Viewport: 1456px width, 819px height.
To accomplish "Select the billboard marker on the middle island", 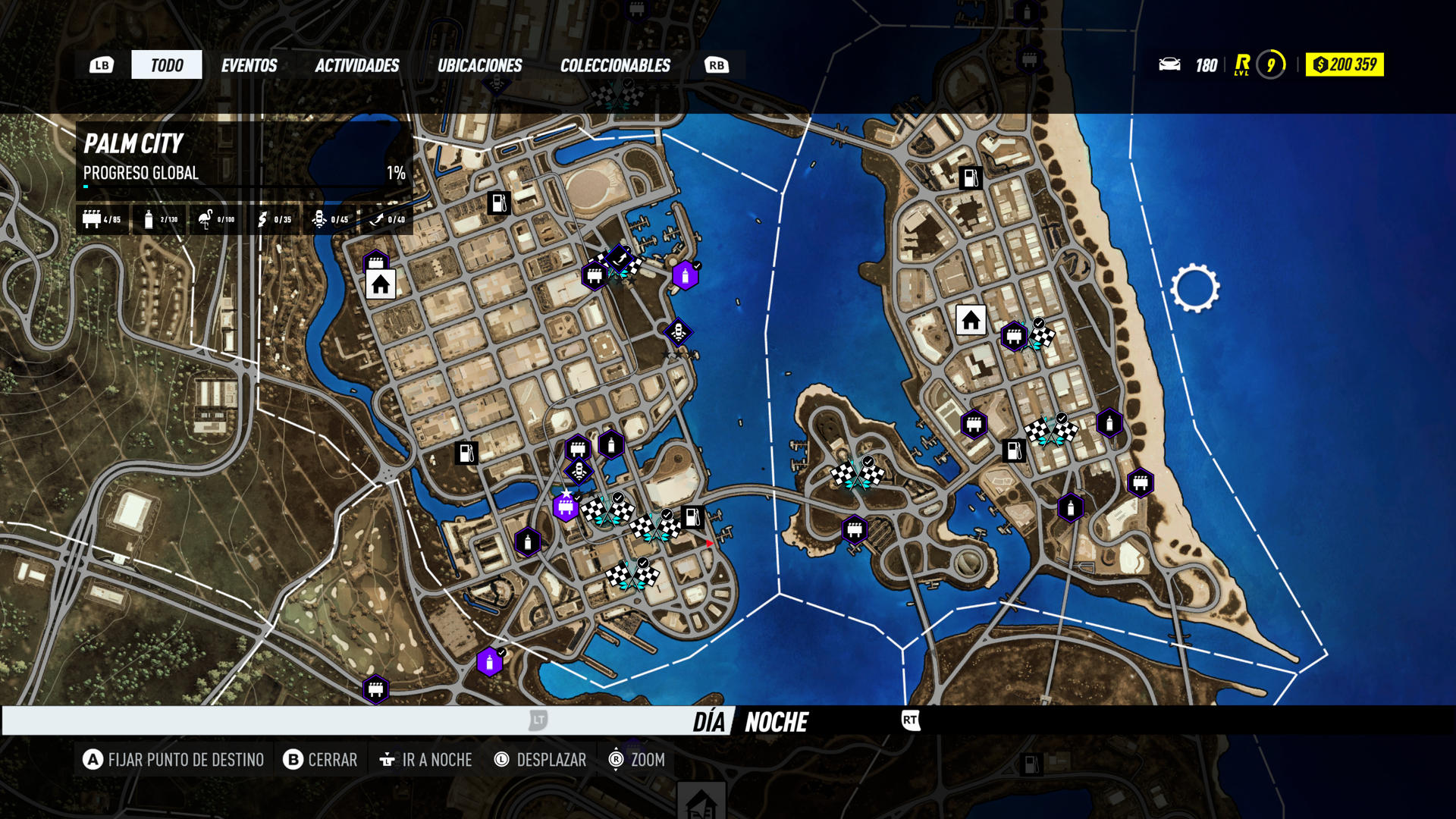I will pyautogui.click(x=855, y=529).
